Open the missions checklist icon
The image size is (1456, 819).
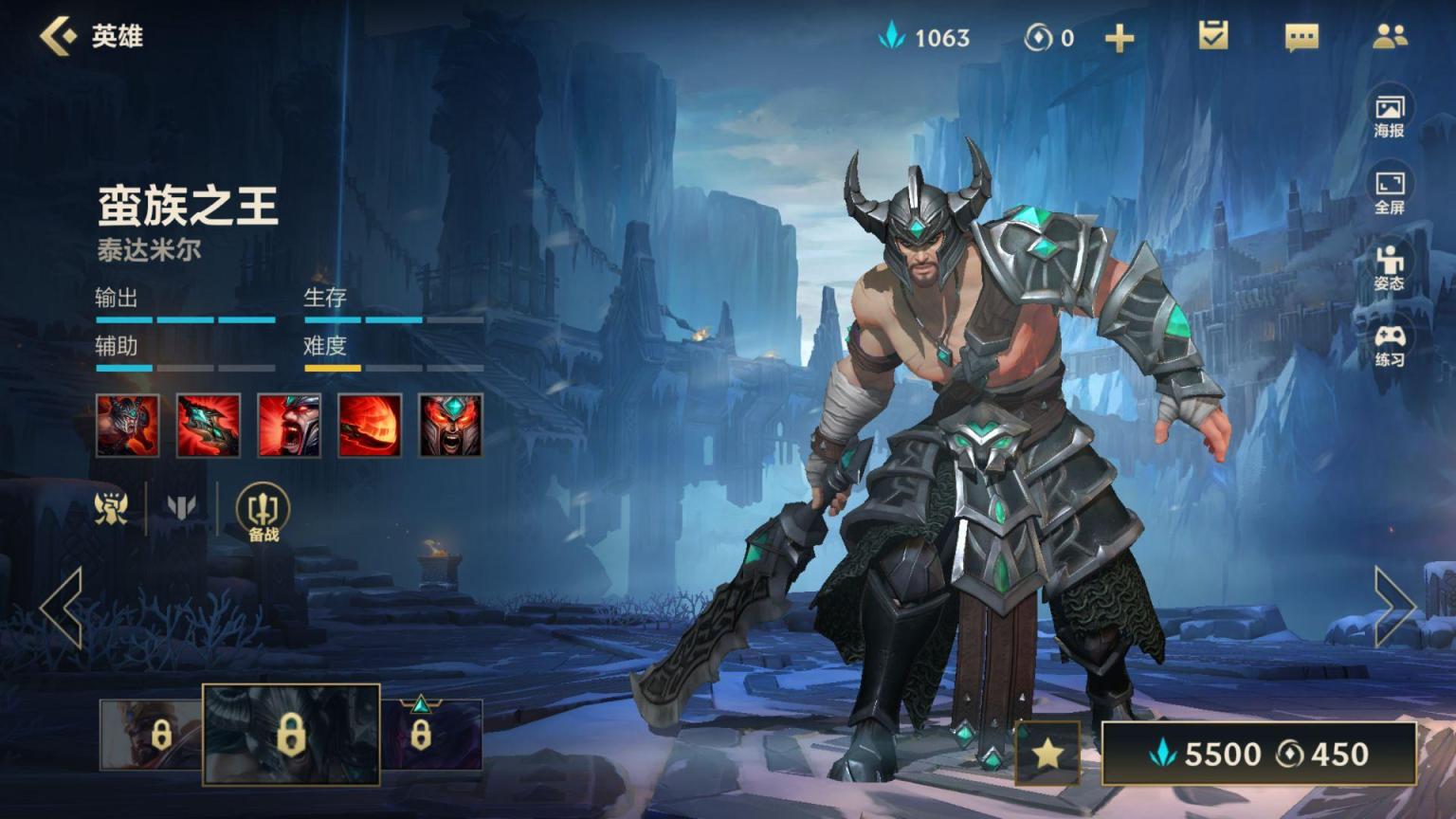1212,36
